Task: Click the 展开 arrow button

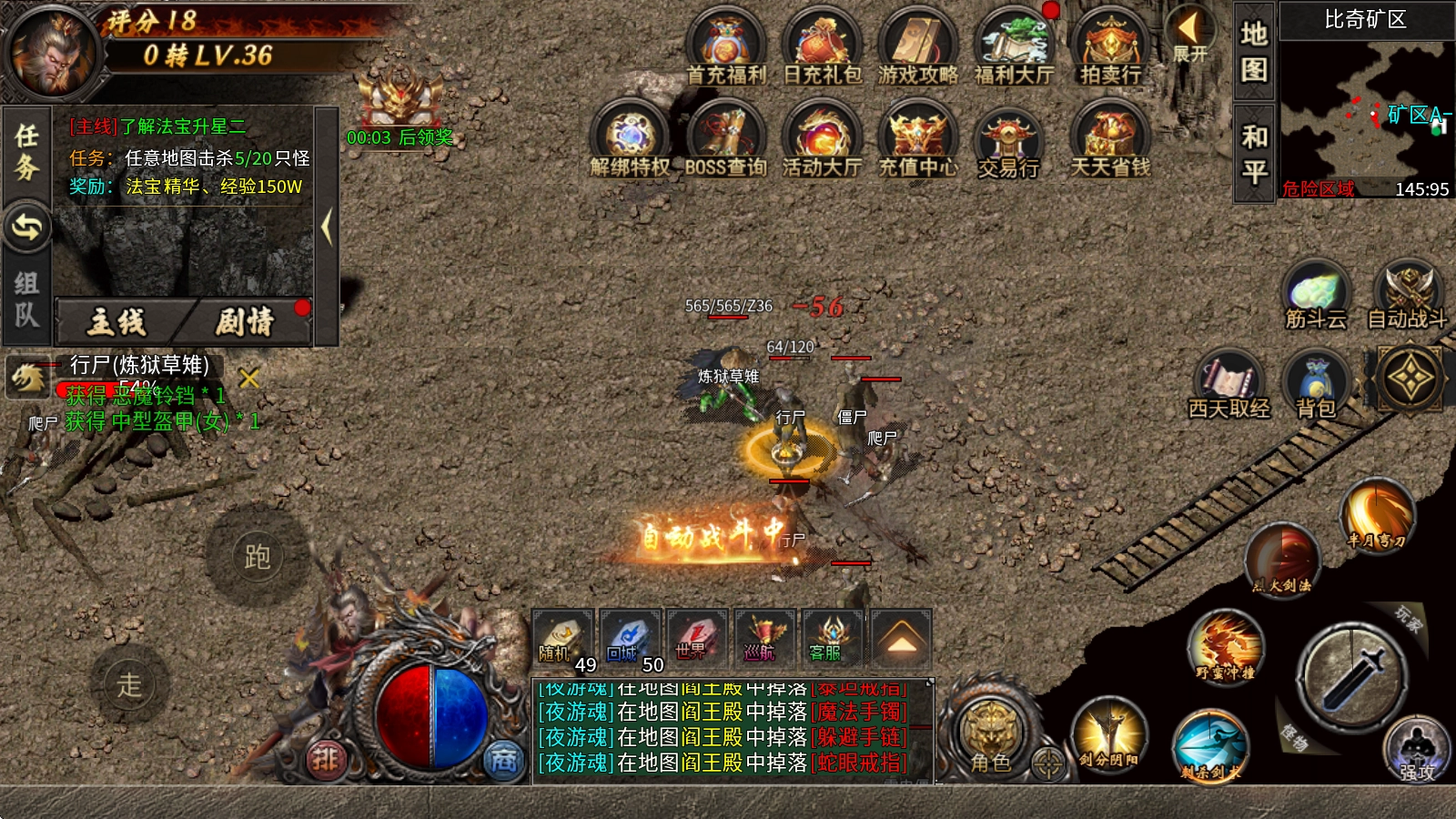Action: [1189, 35]
